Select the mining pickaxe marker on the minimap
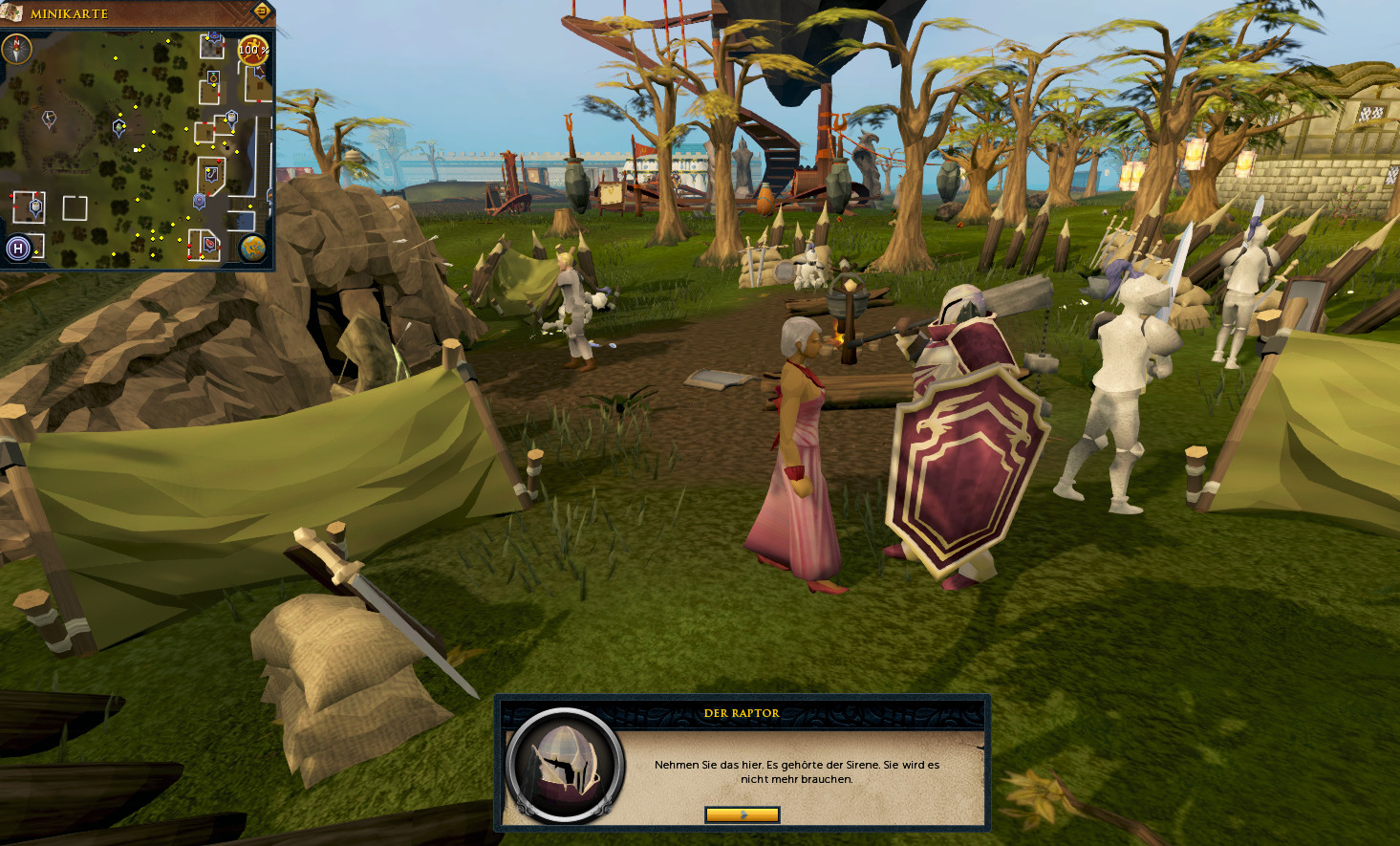 [x=49, y=119]
